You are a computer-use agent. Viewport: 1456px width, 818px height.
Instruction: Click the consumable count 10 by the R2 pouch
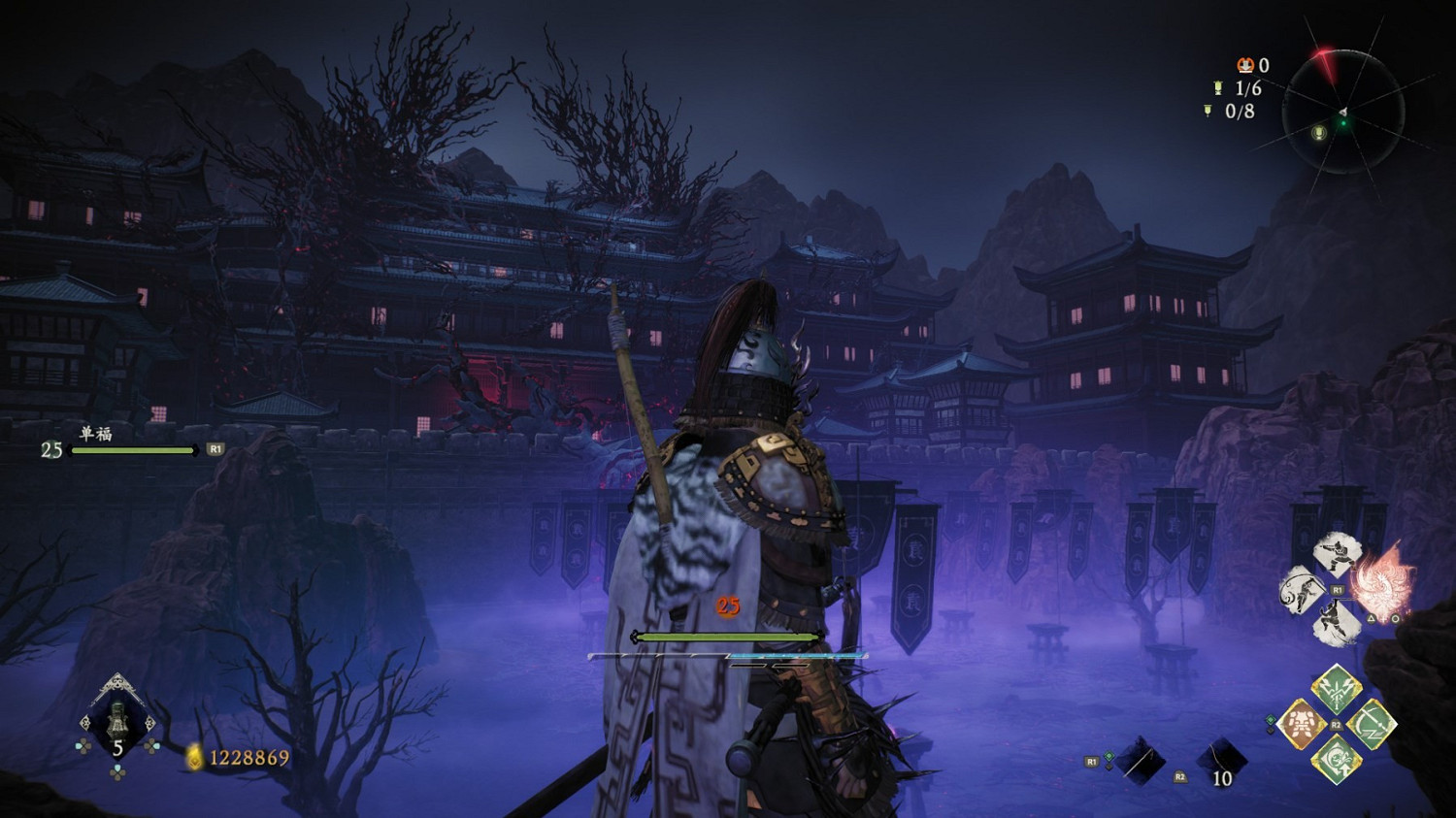1221,778
